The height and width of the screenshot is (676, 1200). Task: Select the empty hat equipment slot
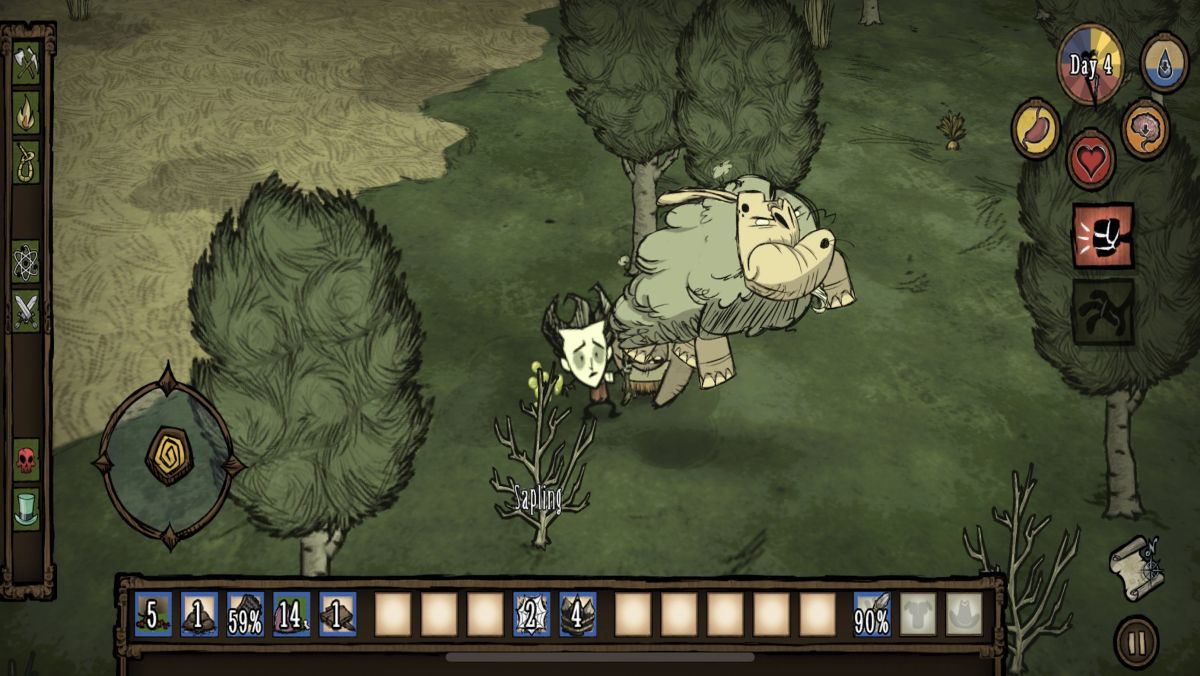(x=964, y=614)
